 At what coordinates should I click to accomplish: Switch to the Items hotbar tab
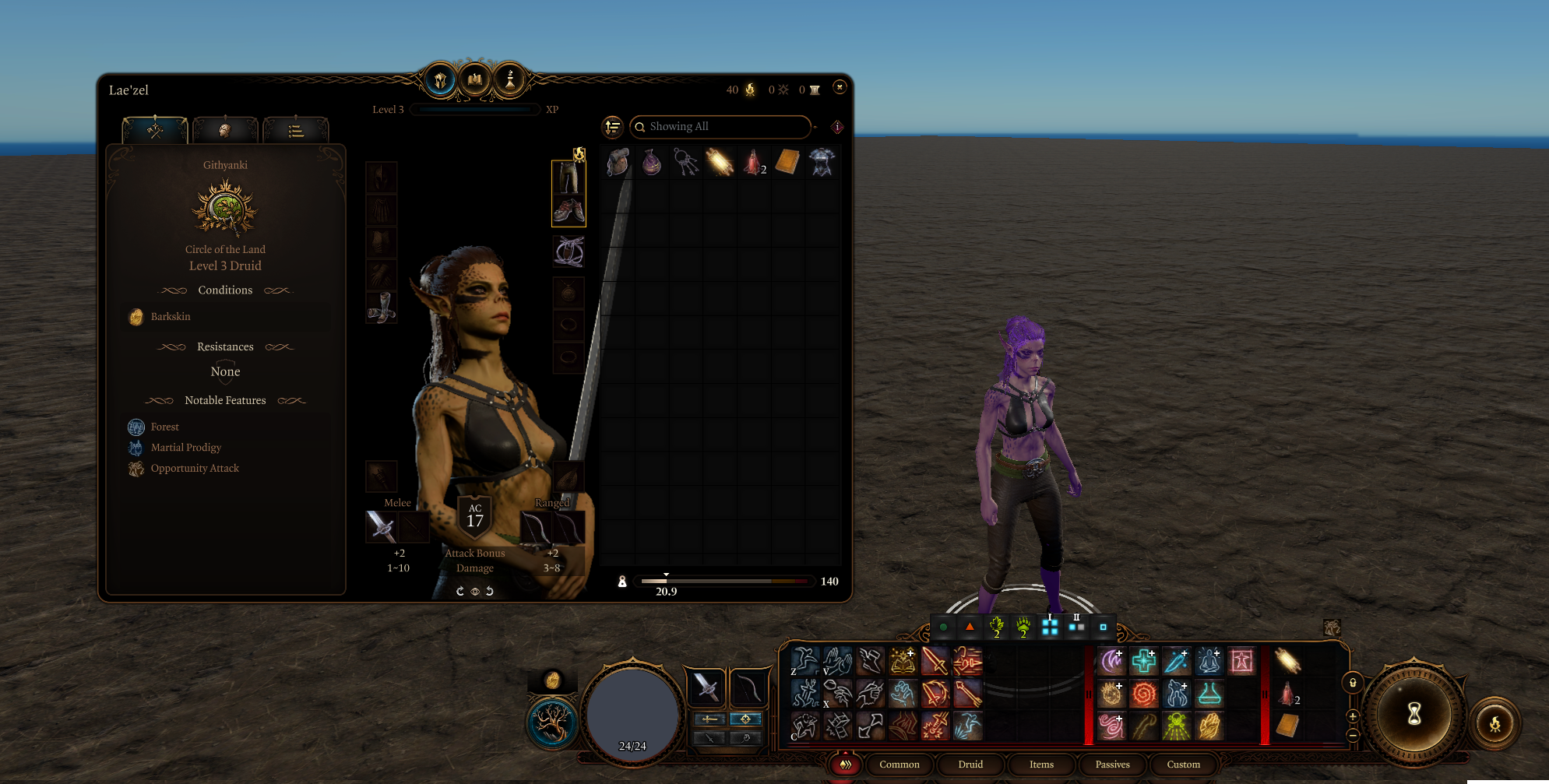click(x=1041, y=765)
